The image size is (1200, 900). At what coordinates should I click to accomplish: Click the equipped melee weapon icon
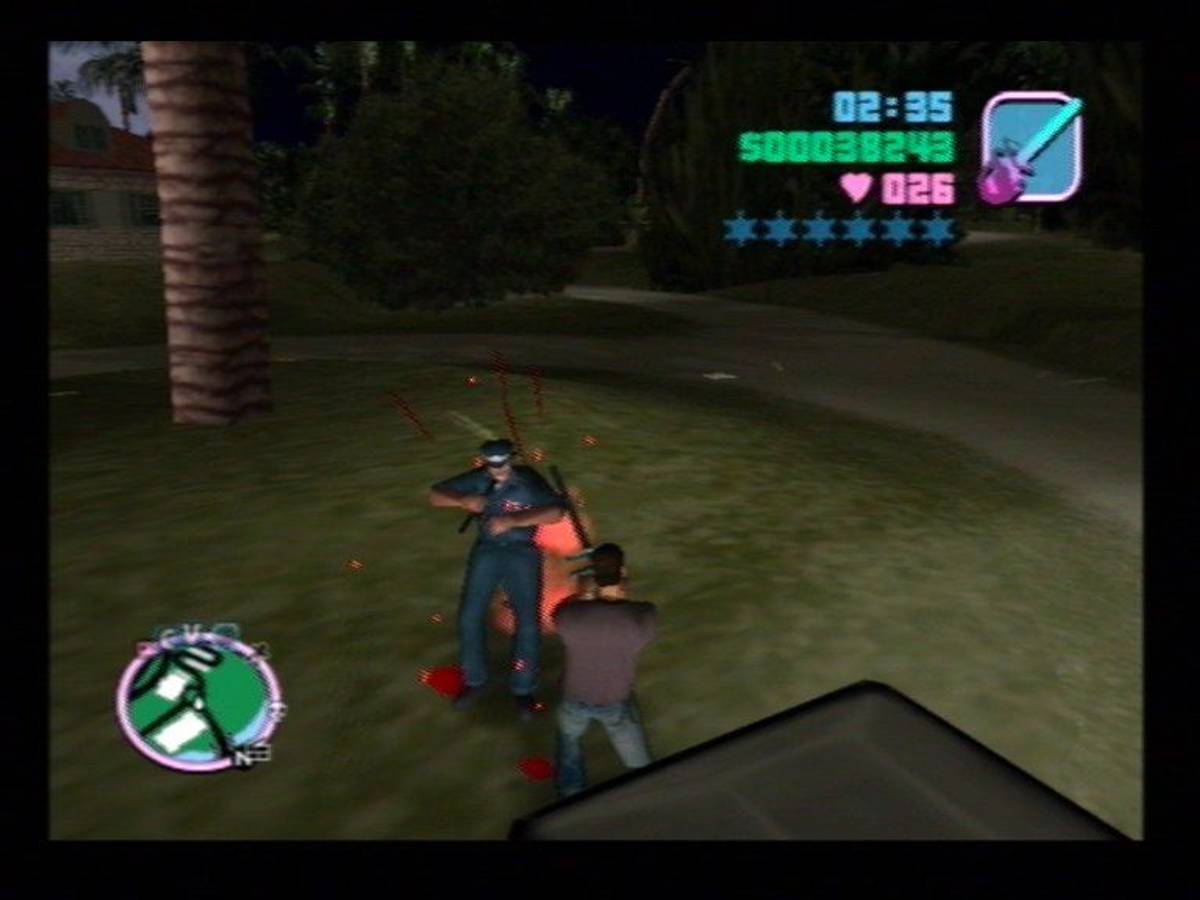point(1030,148)
